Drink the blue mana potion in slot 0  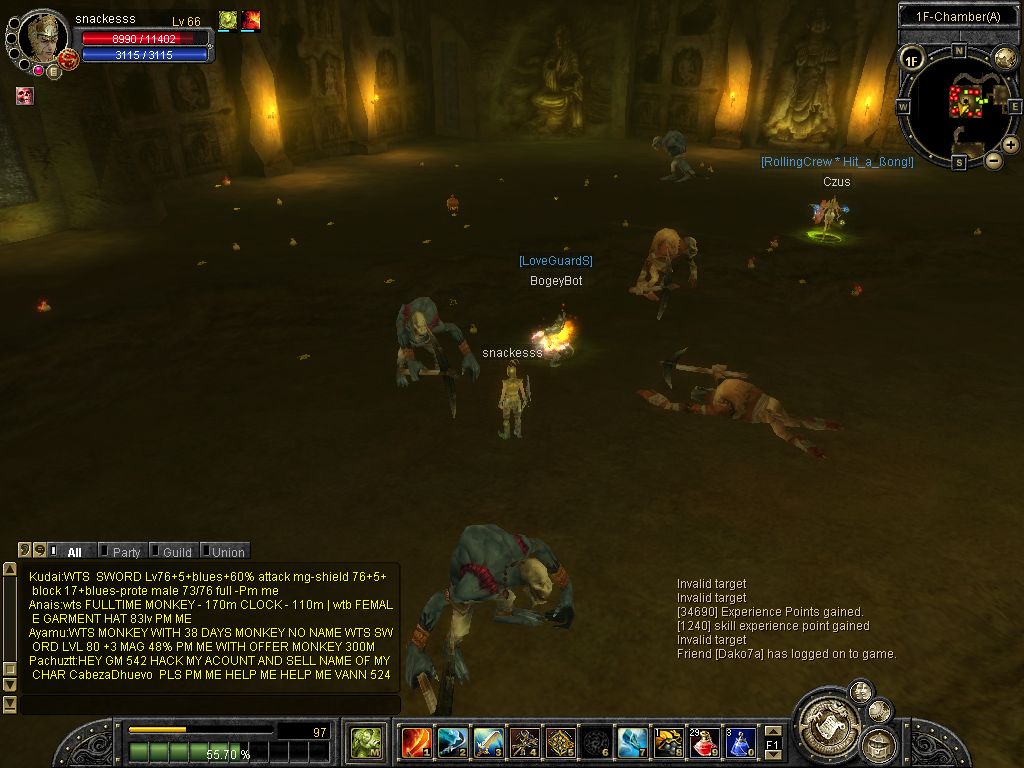pos(740,742)
